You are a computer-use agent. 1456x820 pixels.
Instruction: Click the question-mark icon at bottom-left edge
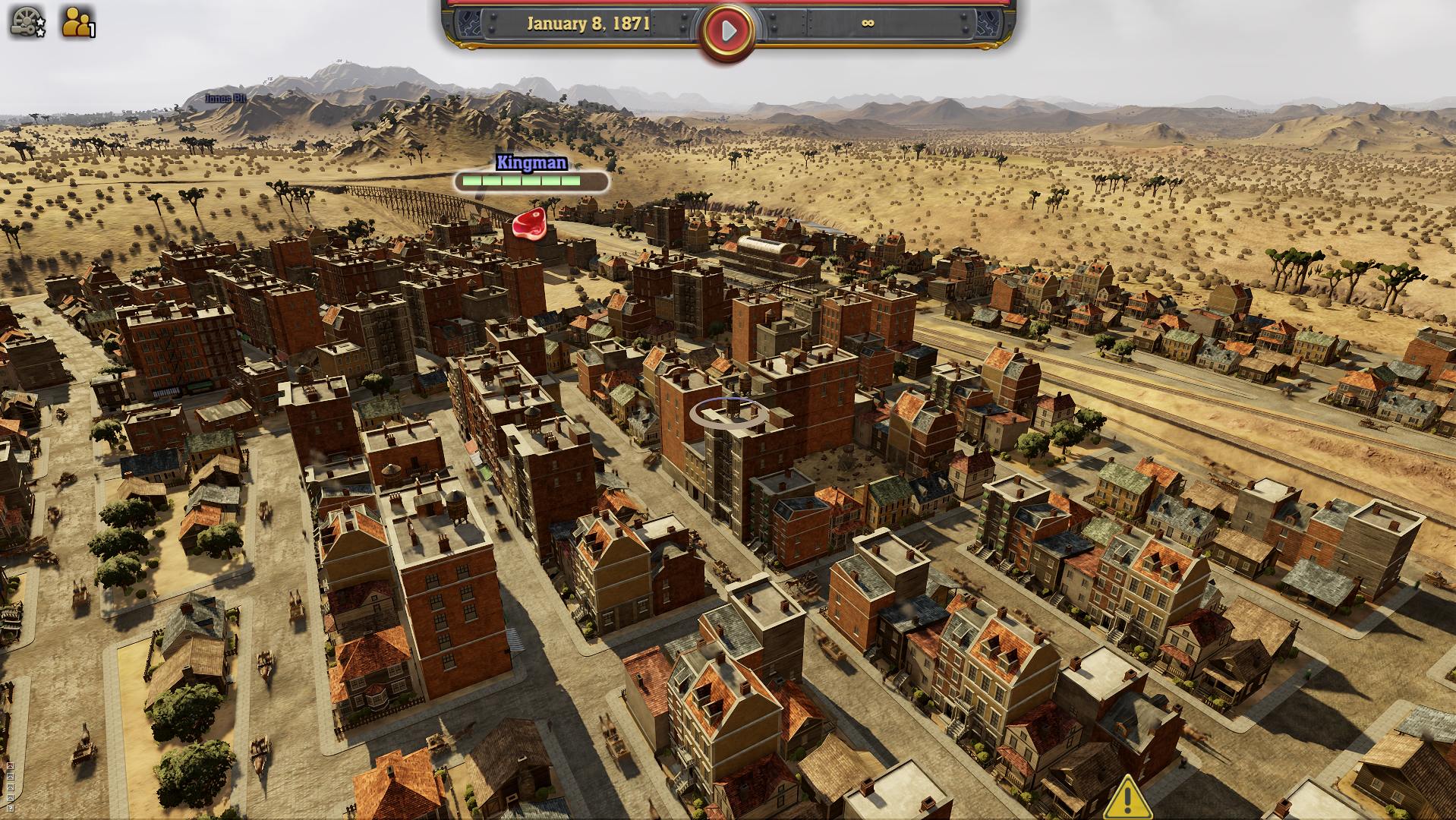[x=10, y=809]
